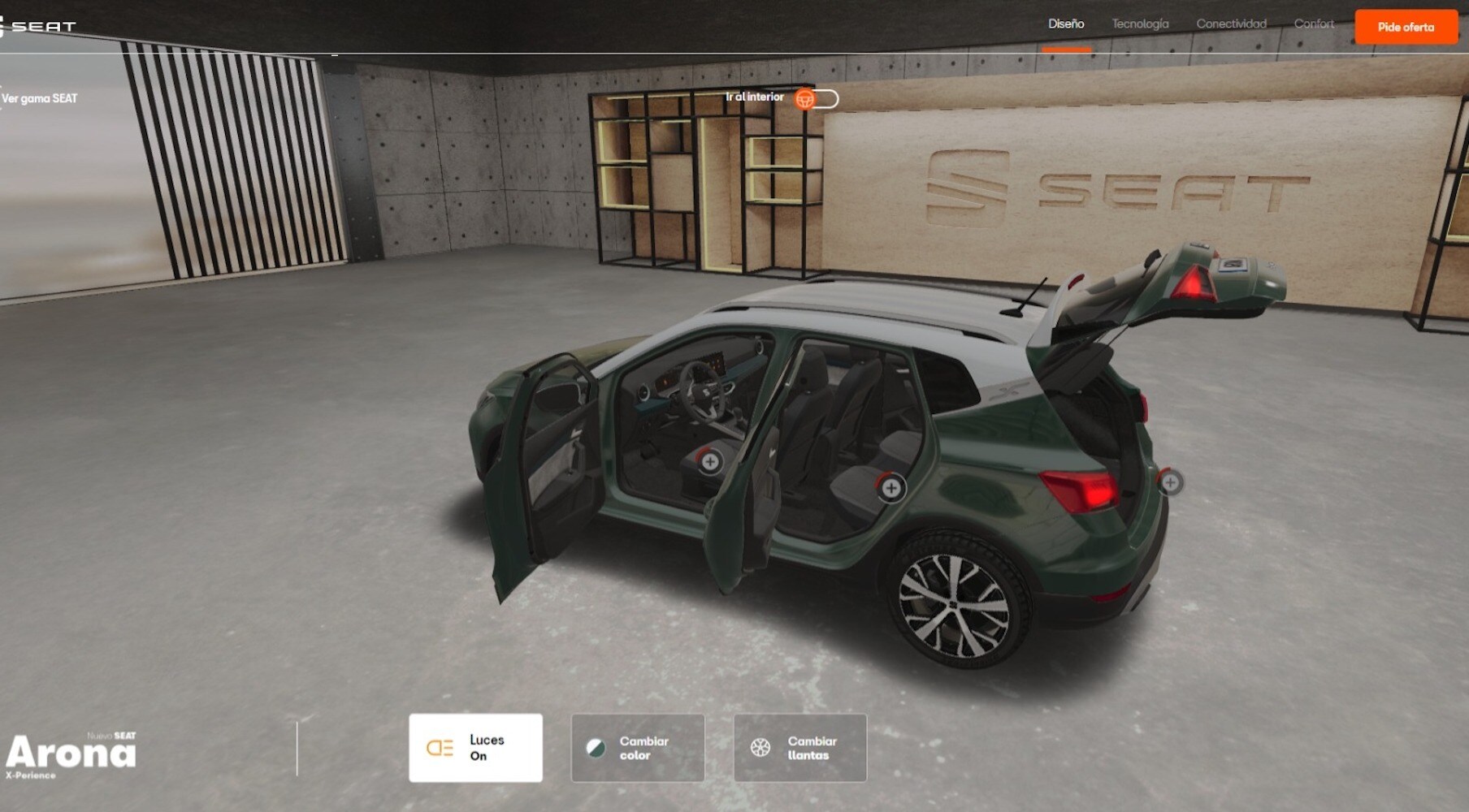Click the orange Pide oferta button
This screenshot has width=1469, height=812.
[1406, 27]
